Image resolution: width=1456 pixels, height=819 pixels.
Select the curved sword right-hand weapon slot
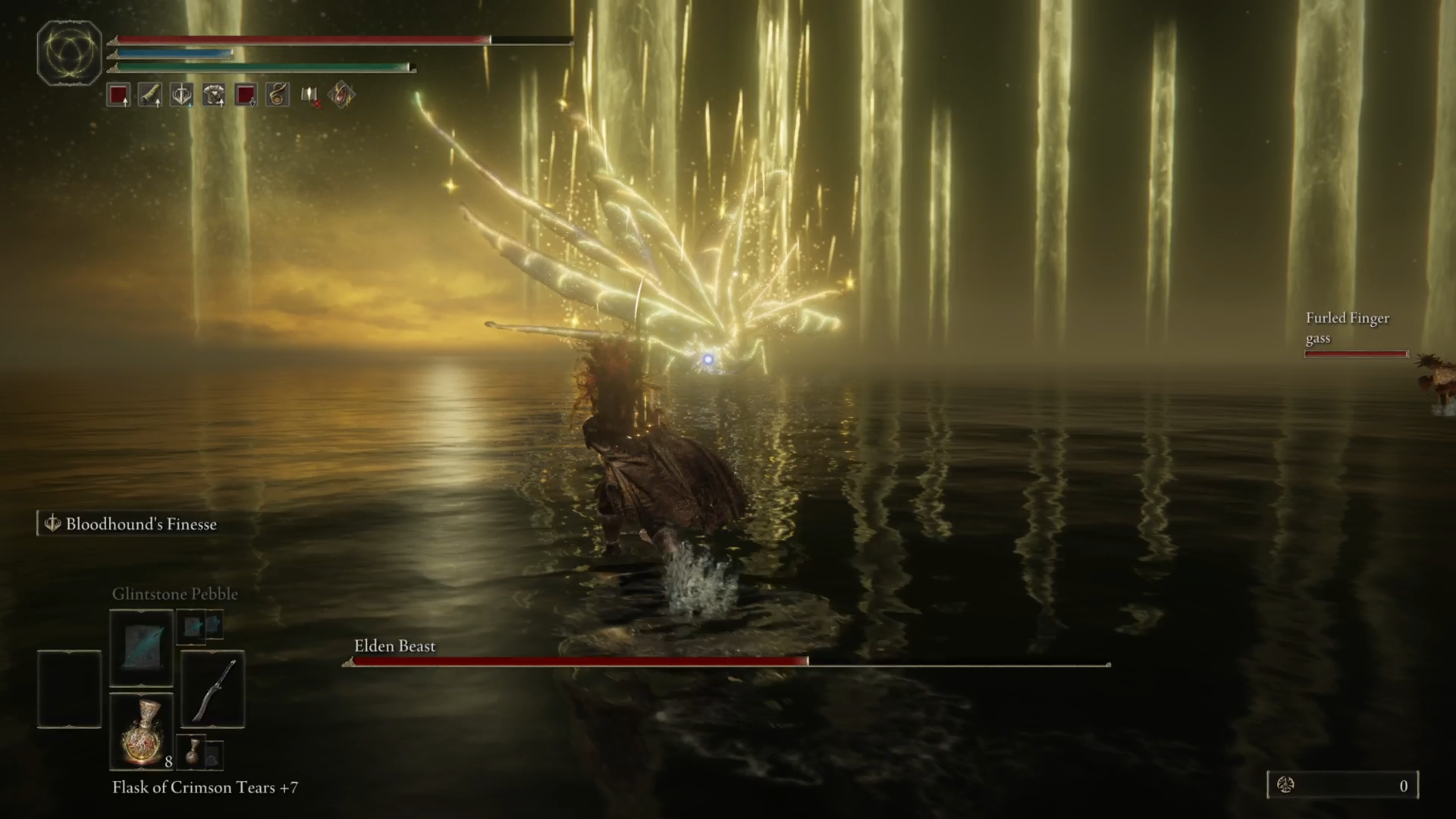point(212,689)
